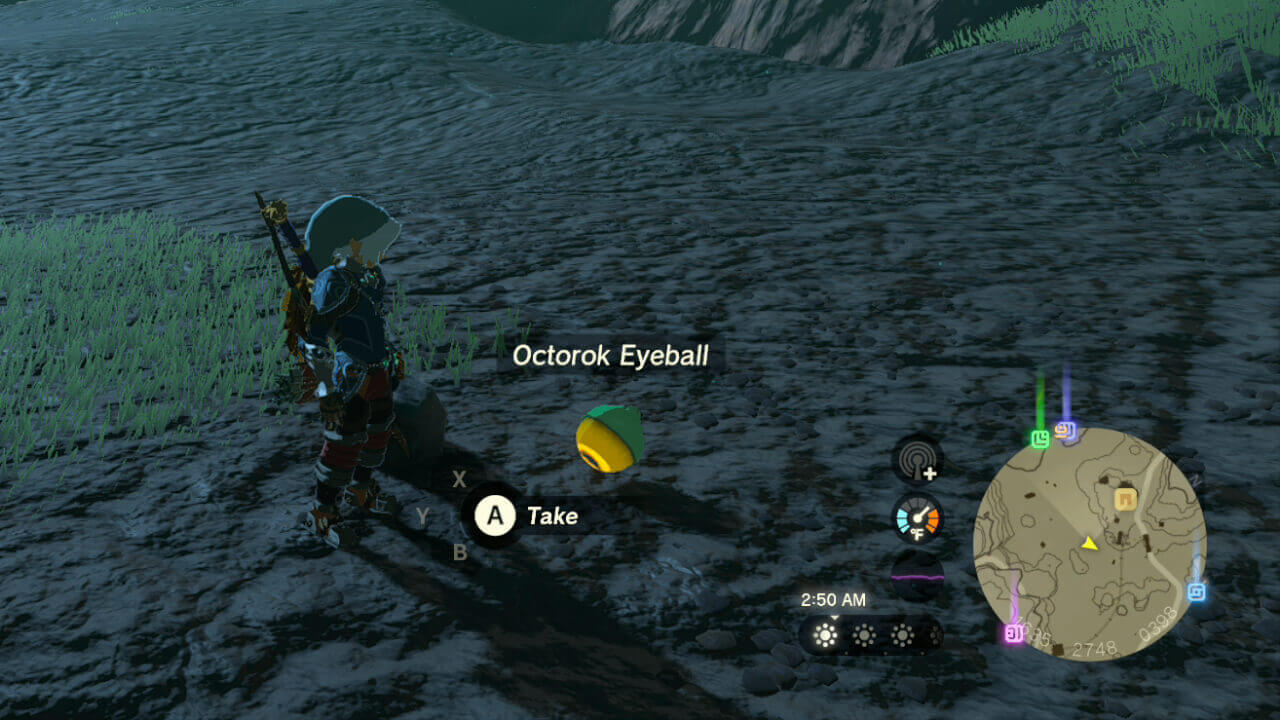
Task: Select the Fahrenheit temperature gauge icon
Action: tap(916, 519)
